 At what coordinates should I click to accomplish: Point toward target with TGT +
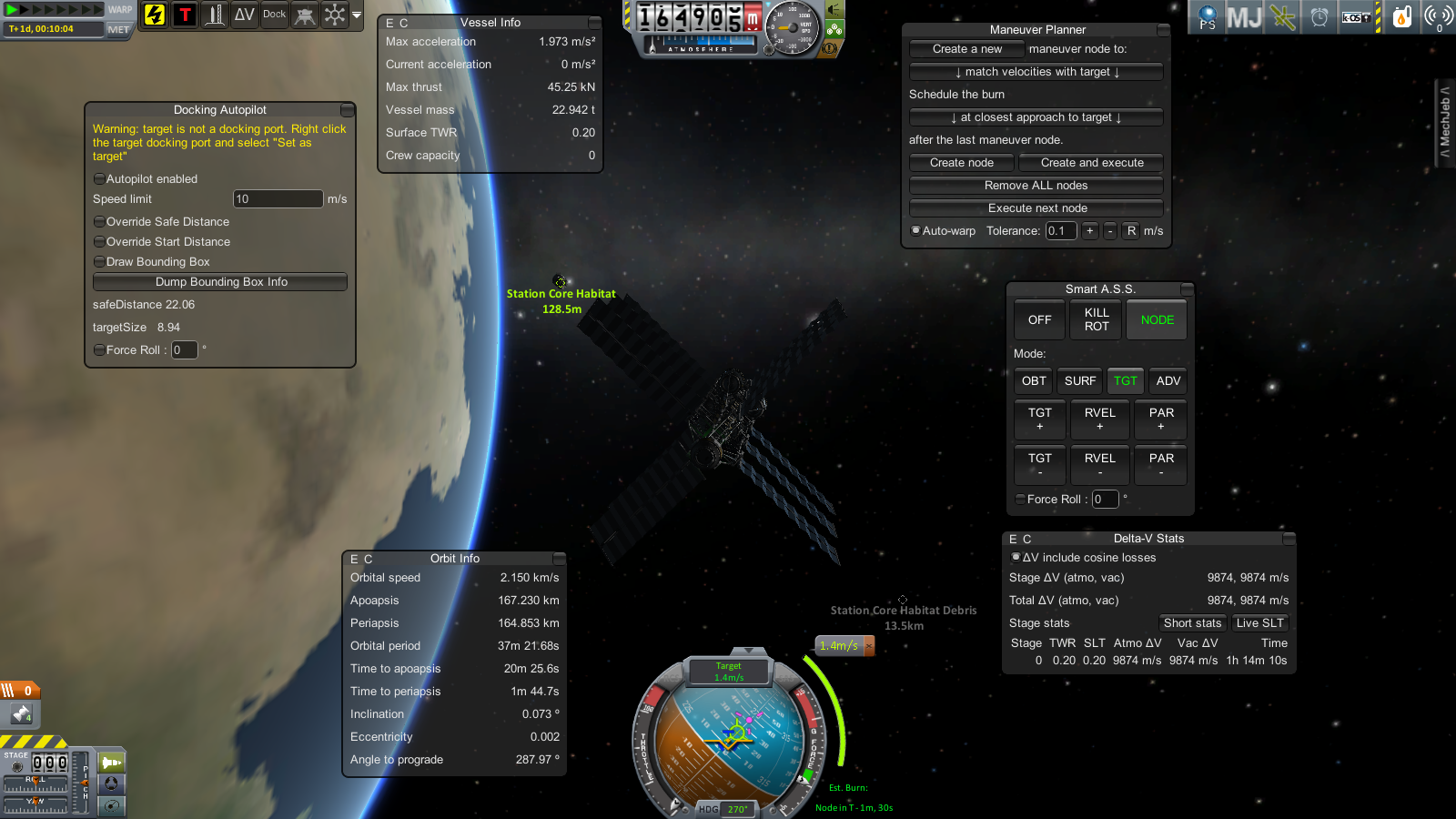pyautogui.click(x=1039, y=419)
